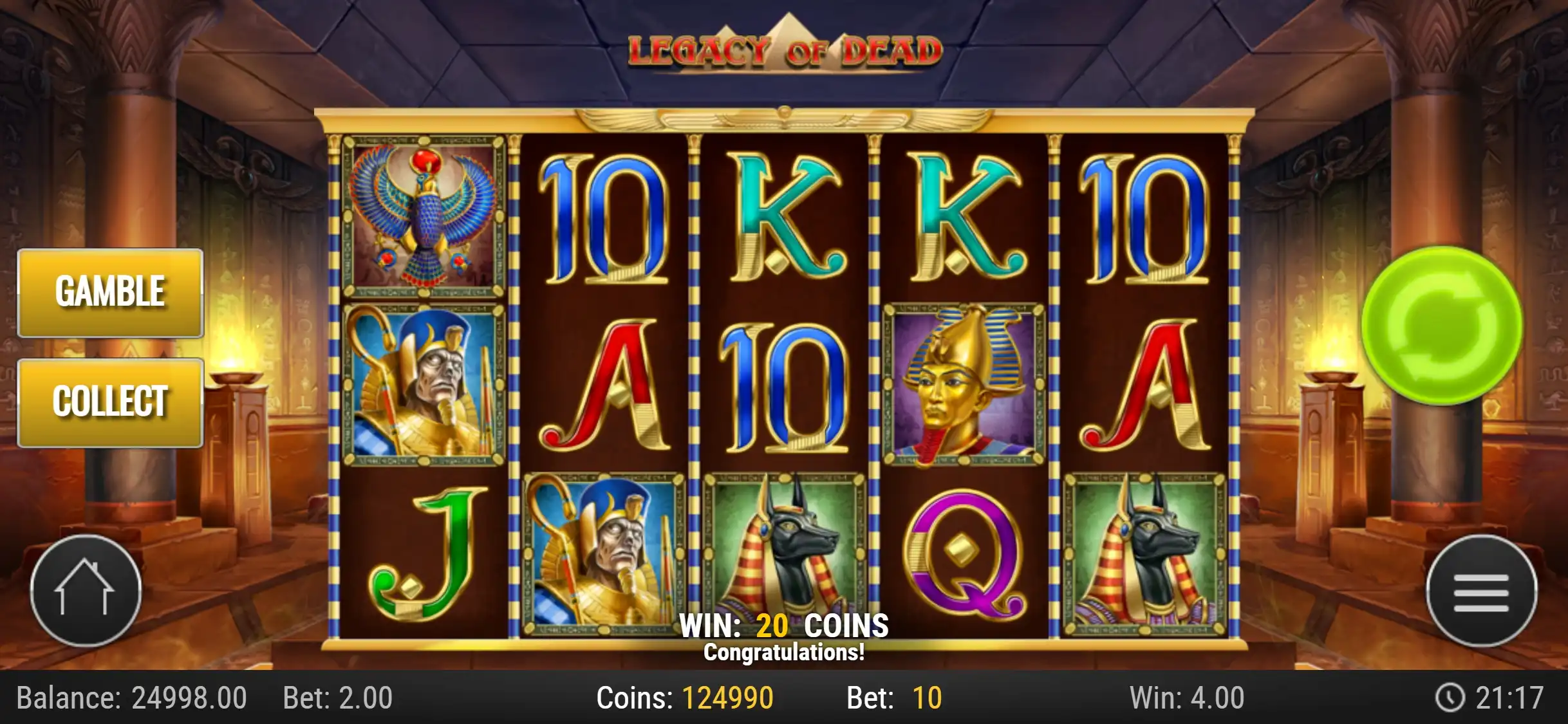Go to the home screen

[86, 590]
